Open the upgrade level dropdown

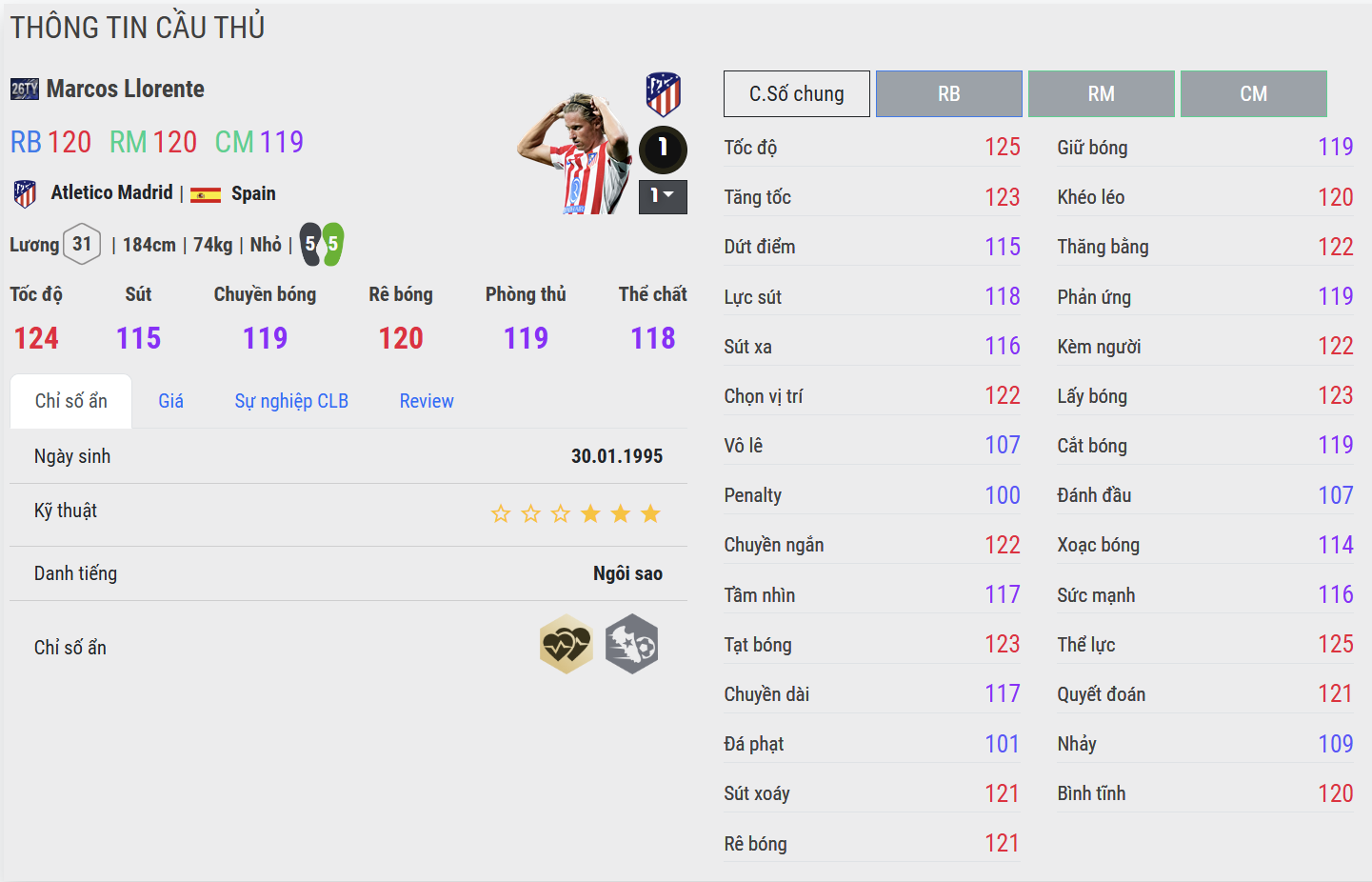[x=663, y=196]
